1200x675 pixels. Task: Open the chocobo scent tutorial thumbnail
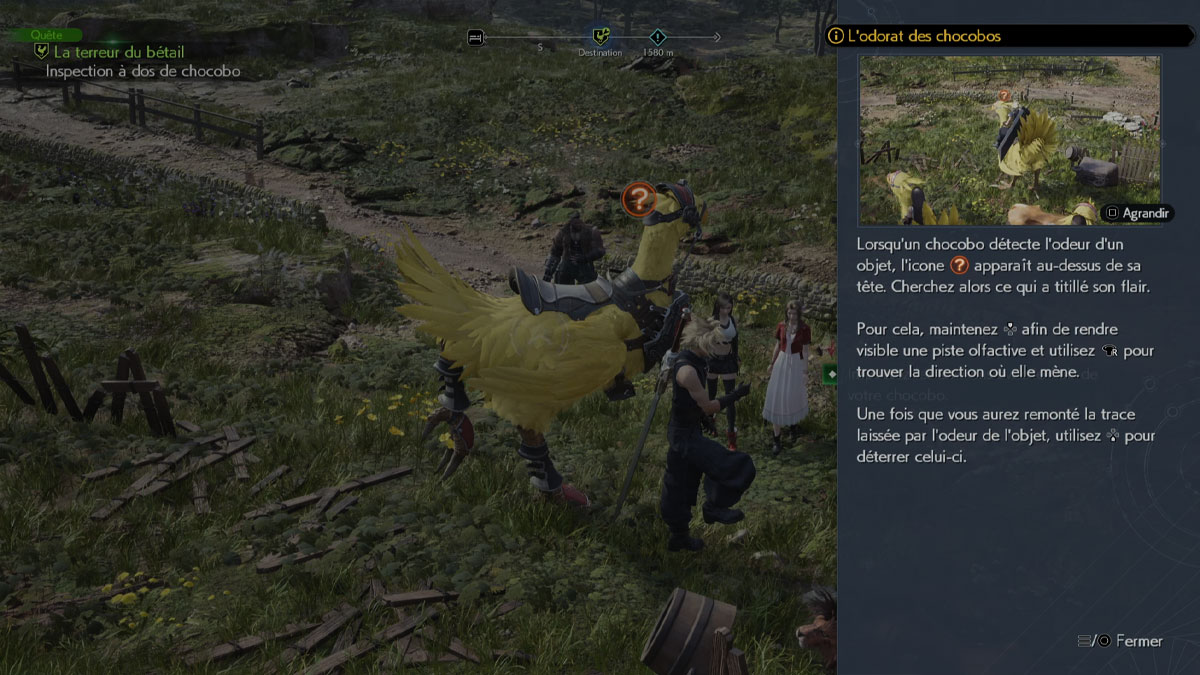tap(1009, 139)
